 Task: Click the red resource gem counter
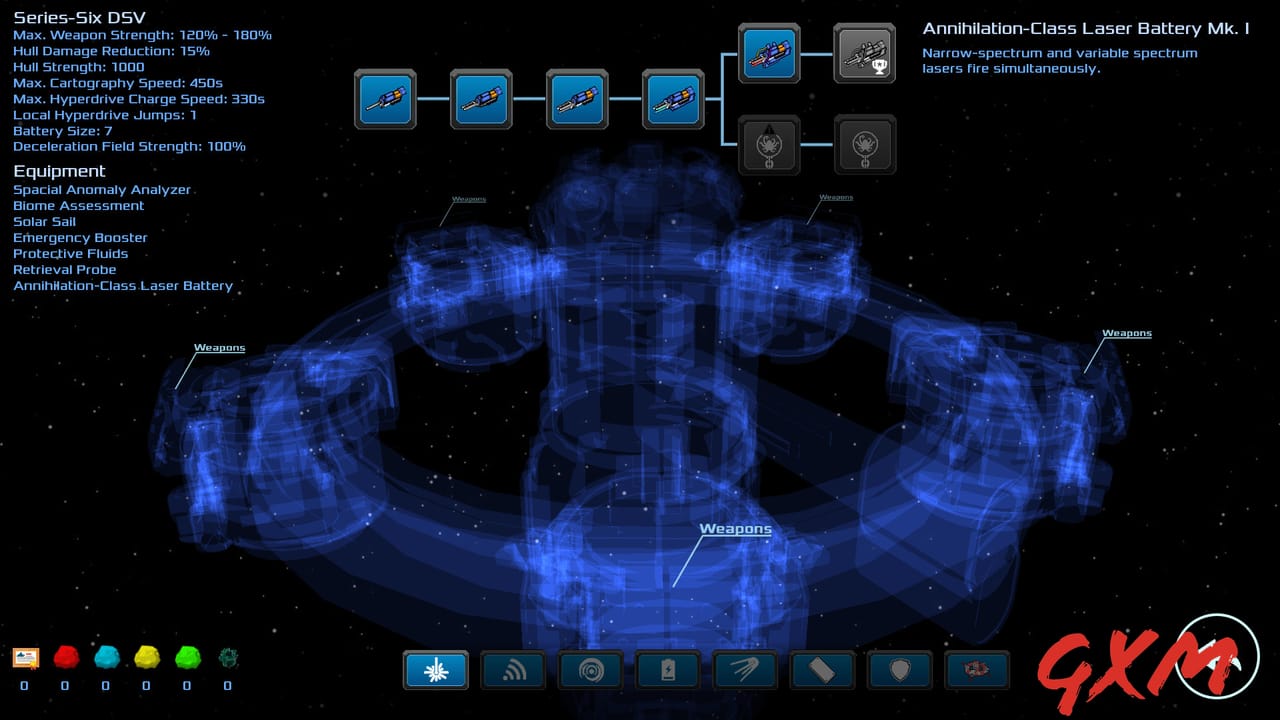tap(65, 660)
